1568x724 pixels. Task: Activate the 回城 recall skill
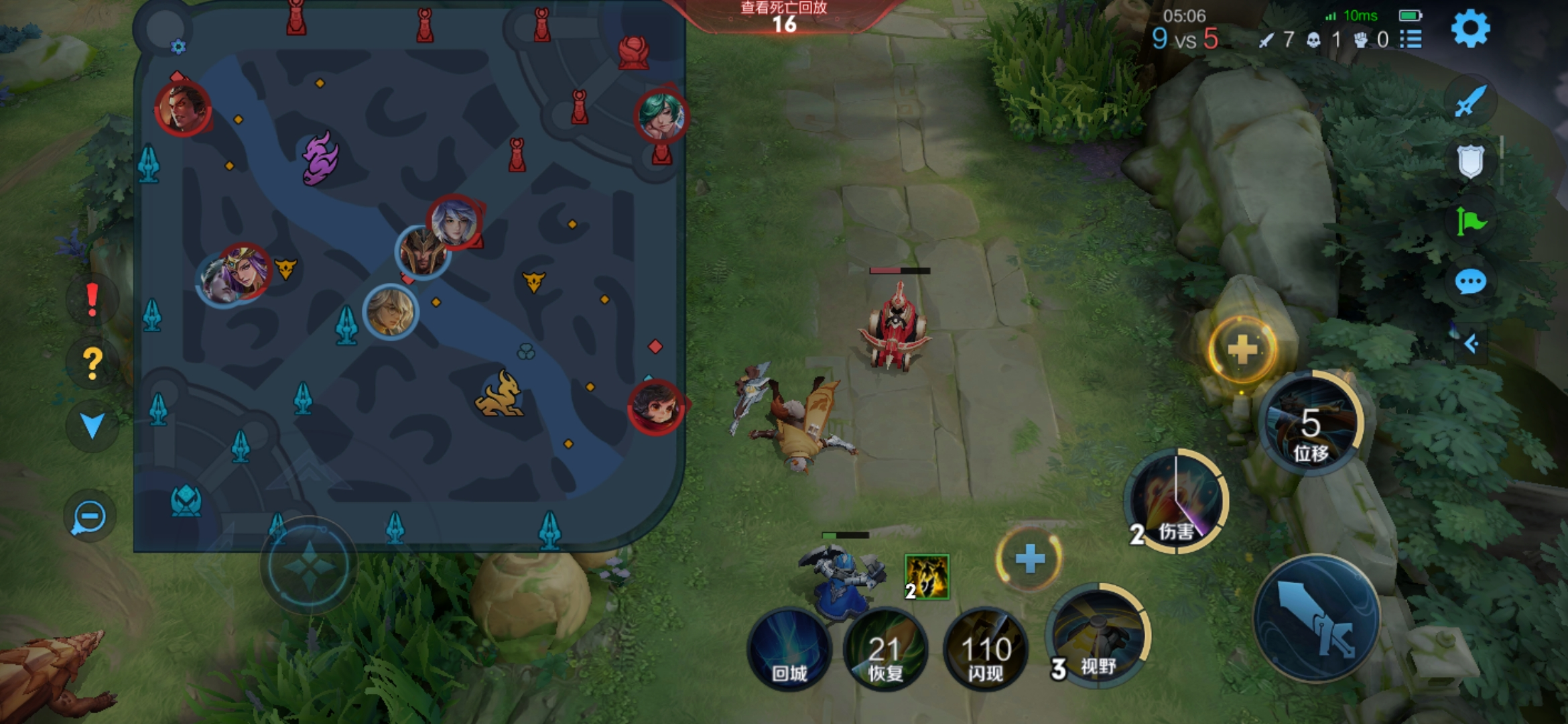click(x=789, y=649)
